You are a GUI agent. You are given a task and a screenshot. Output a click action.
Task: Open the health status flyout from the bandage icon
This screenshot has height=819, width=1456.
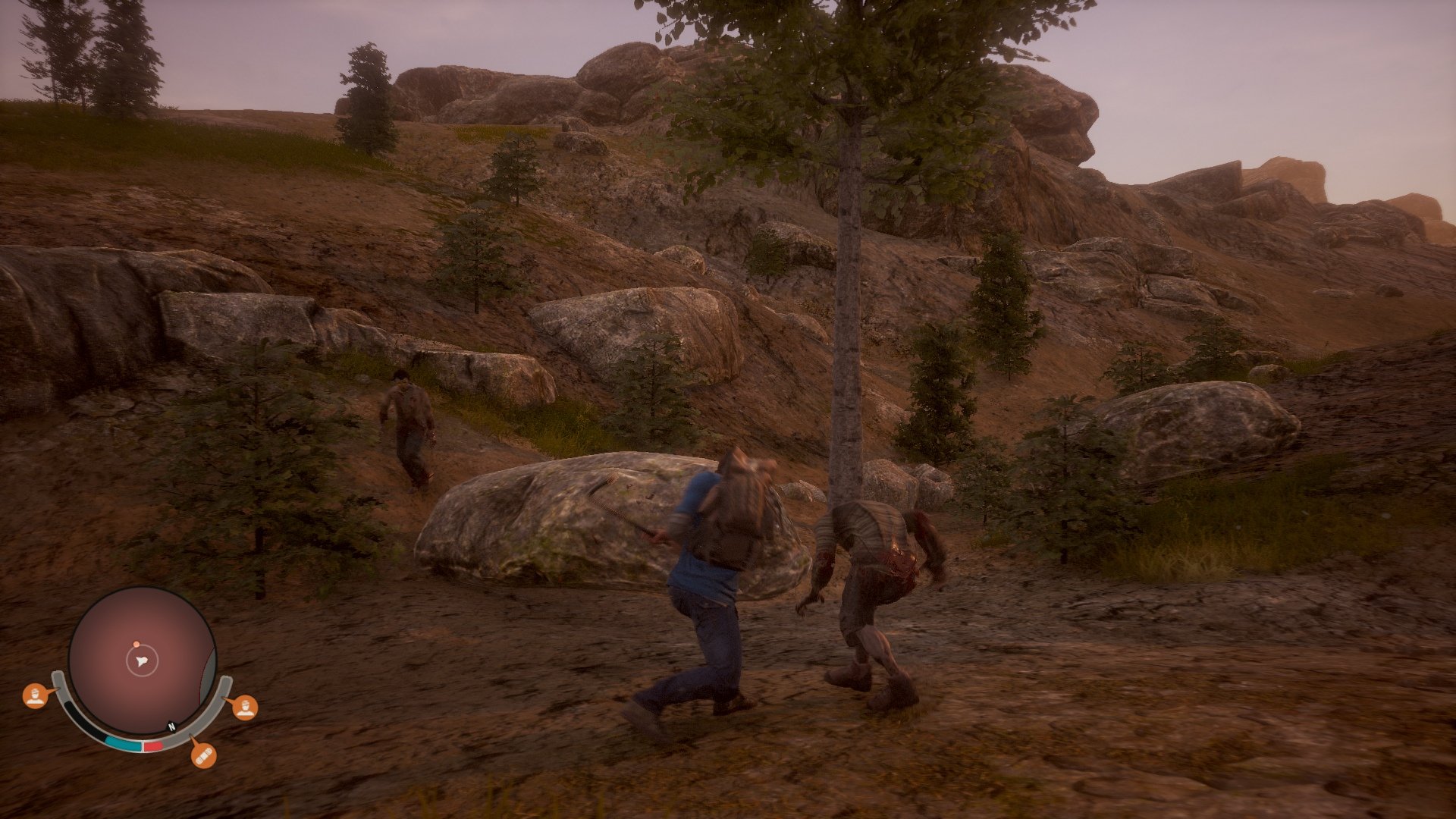[x=204, y=757]
